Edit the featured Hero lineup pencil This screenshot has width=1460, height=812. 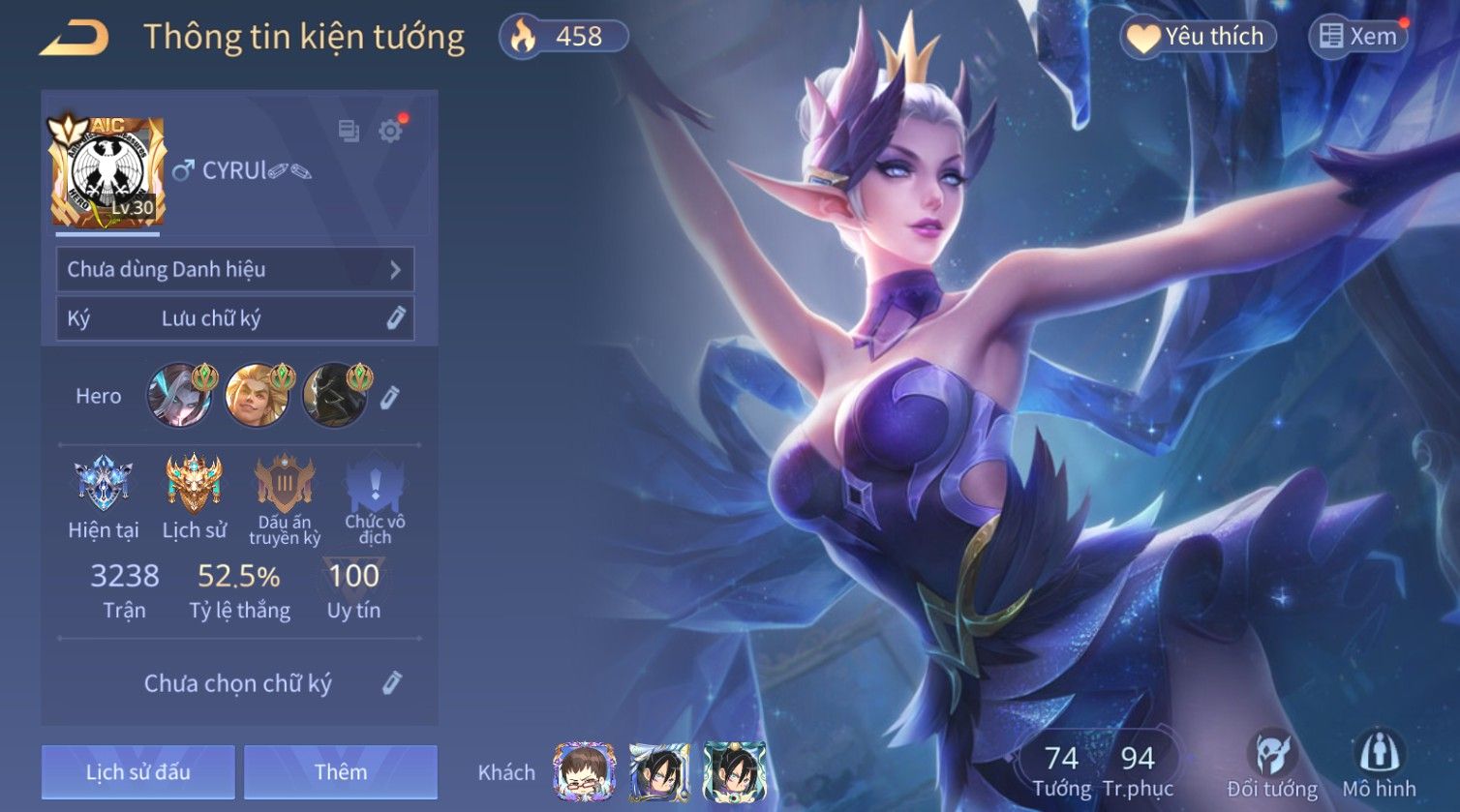pyautogui.click(x=389, y=397)
